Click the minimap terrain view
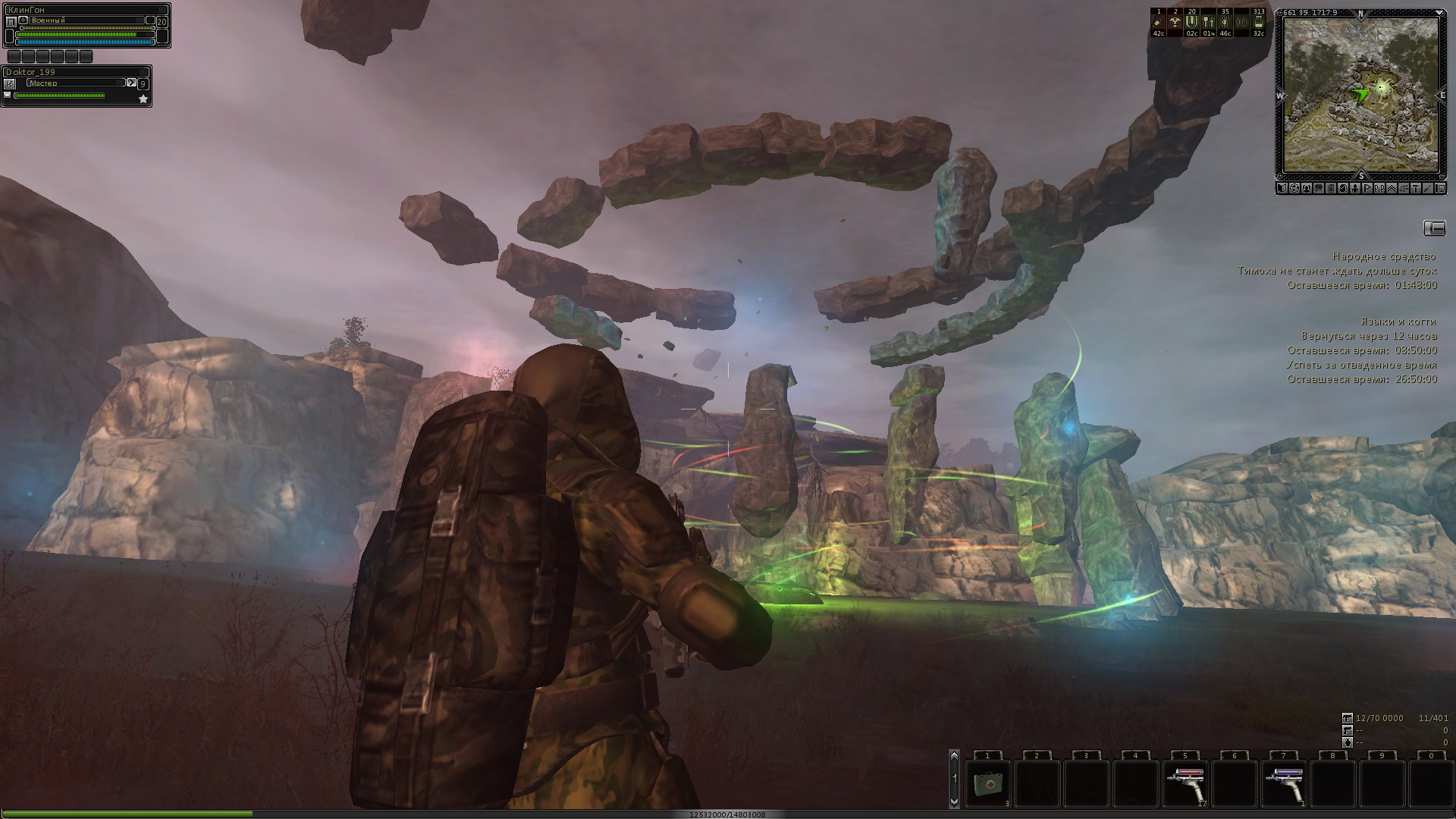The height and width of the screenshot is (819, 1456). (1360, 95)
